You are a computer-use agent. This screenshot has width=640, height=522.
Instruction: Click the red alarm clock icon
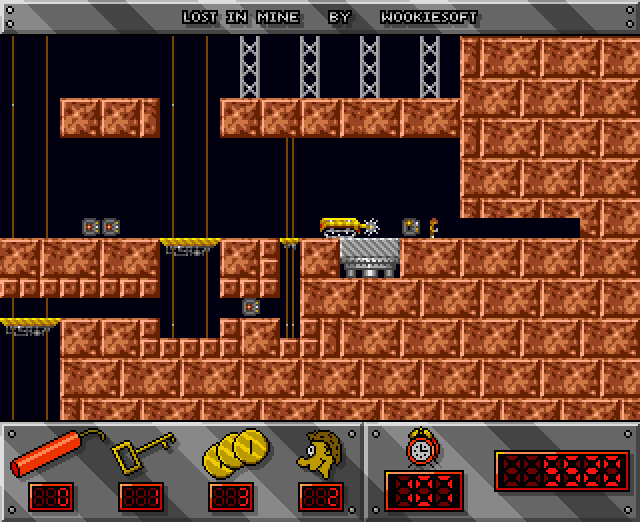click(420, 447)
